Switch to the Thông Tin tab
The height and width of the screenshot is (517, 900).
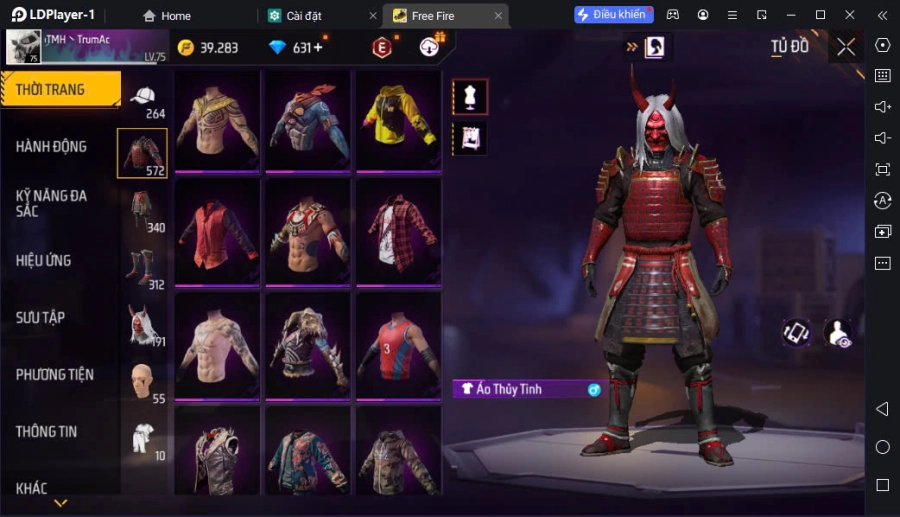click(x=47, y=431)
